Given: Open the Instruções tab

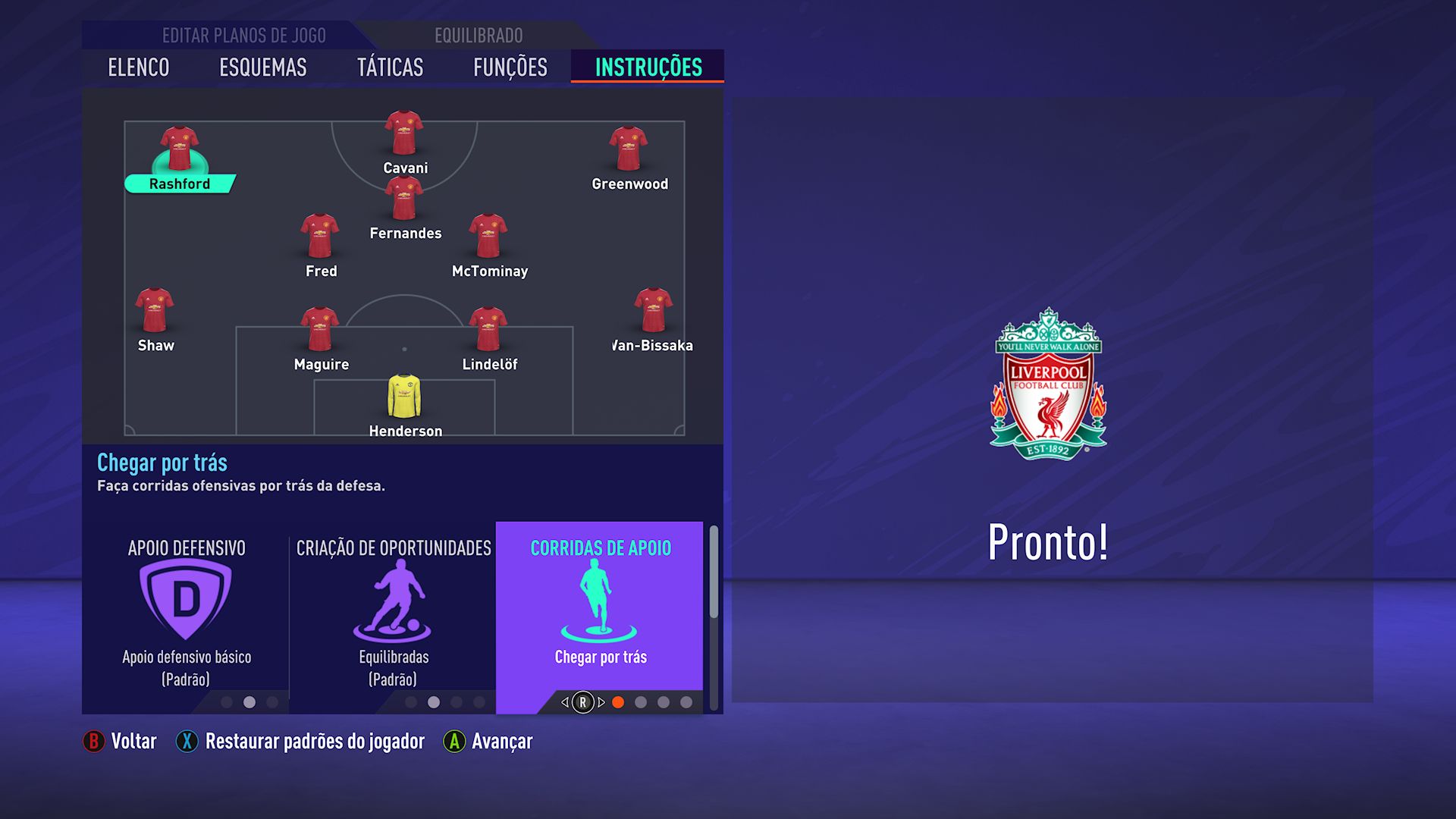Looking at the screenshot, I should (648, 67).
